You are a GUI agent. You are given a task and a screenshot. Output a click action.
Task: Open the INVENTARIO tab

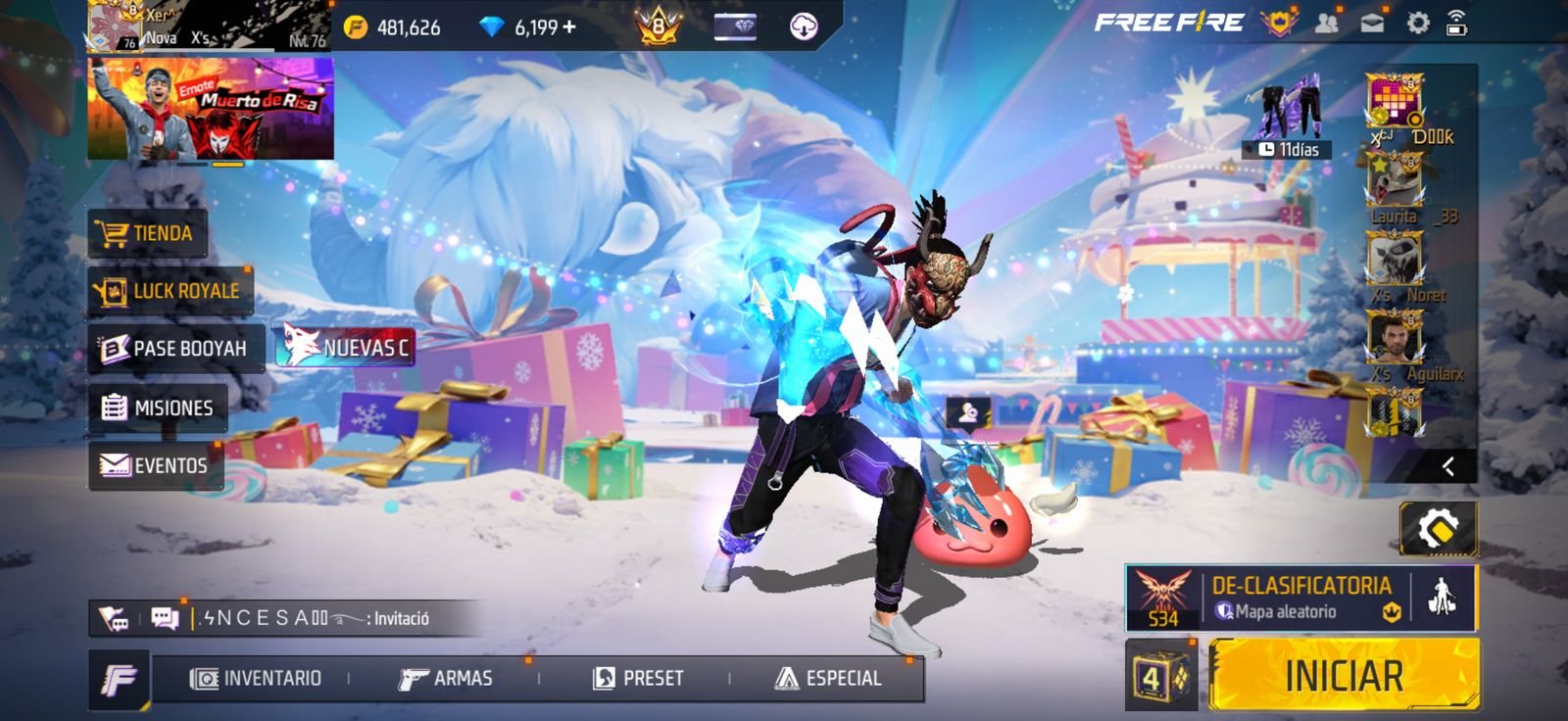257,678
